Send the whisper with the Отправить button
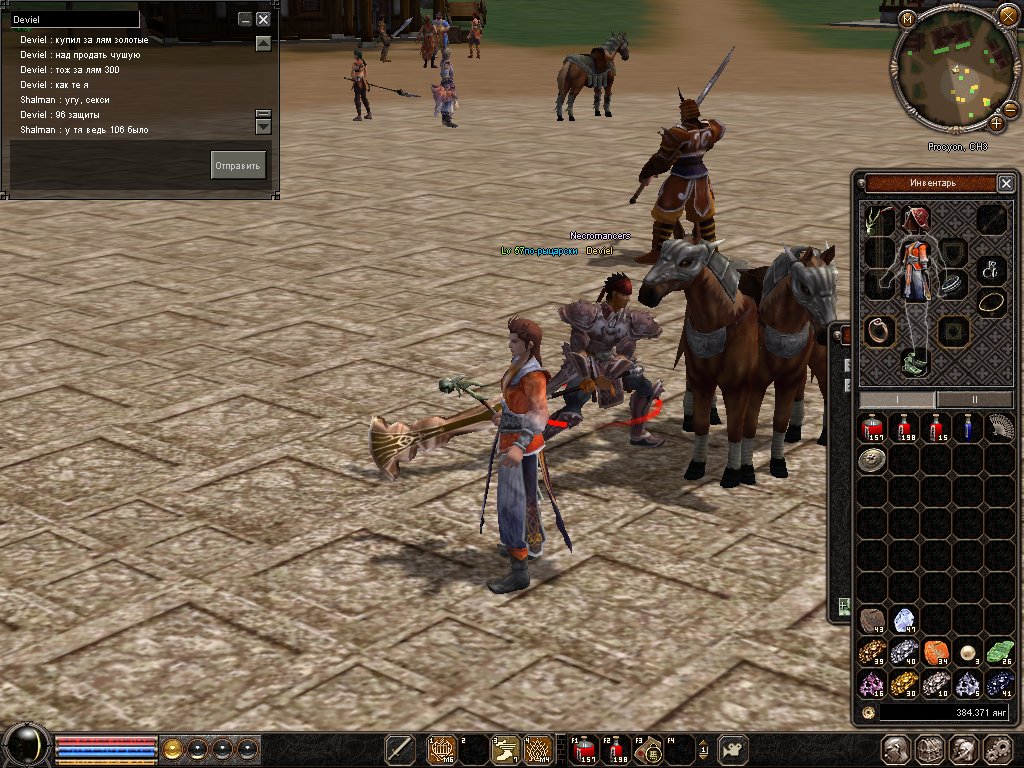 (x=238, y=165)
